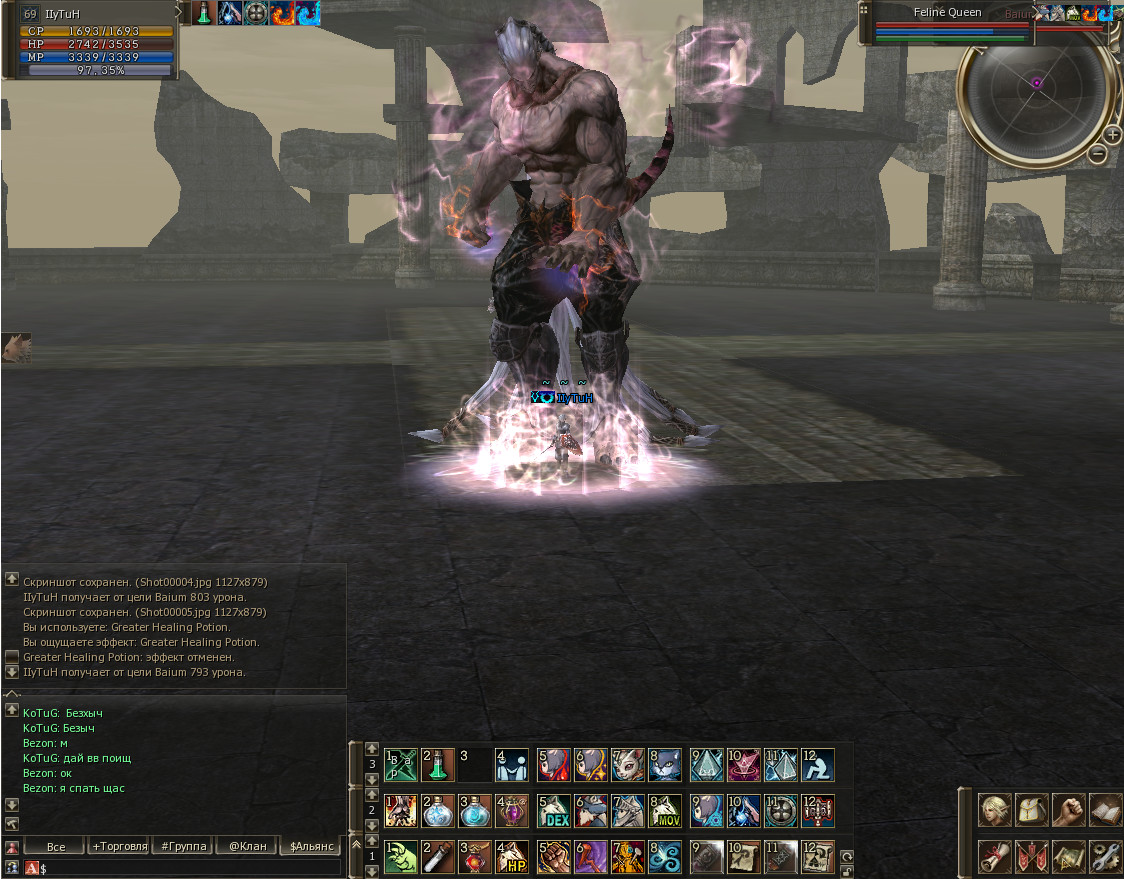This screenshot has height=879, width=1124.
Task: Switch to the Все chat tab
Action: 56,846
